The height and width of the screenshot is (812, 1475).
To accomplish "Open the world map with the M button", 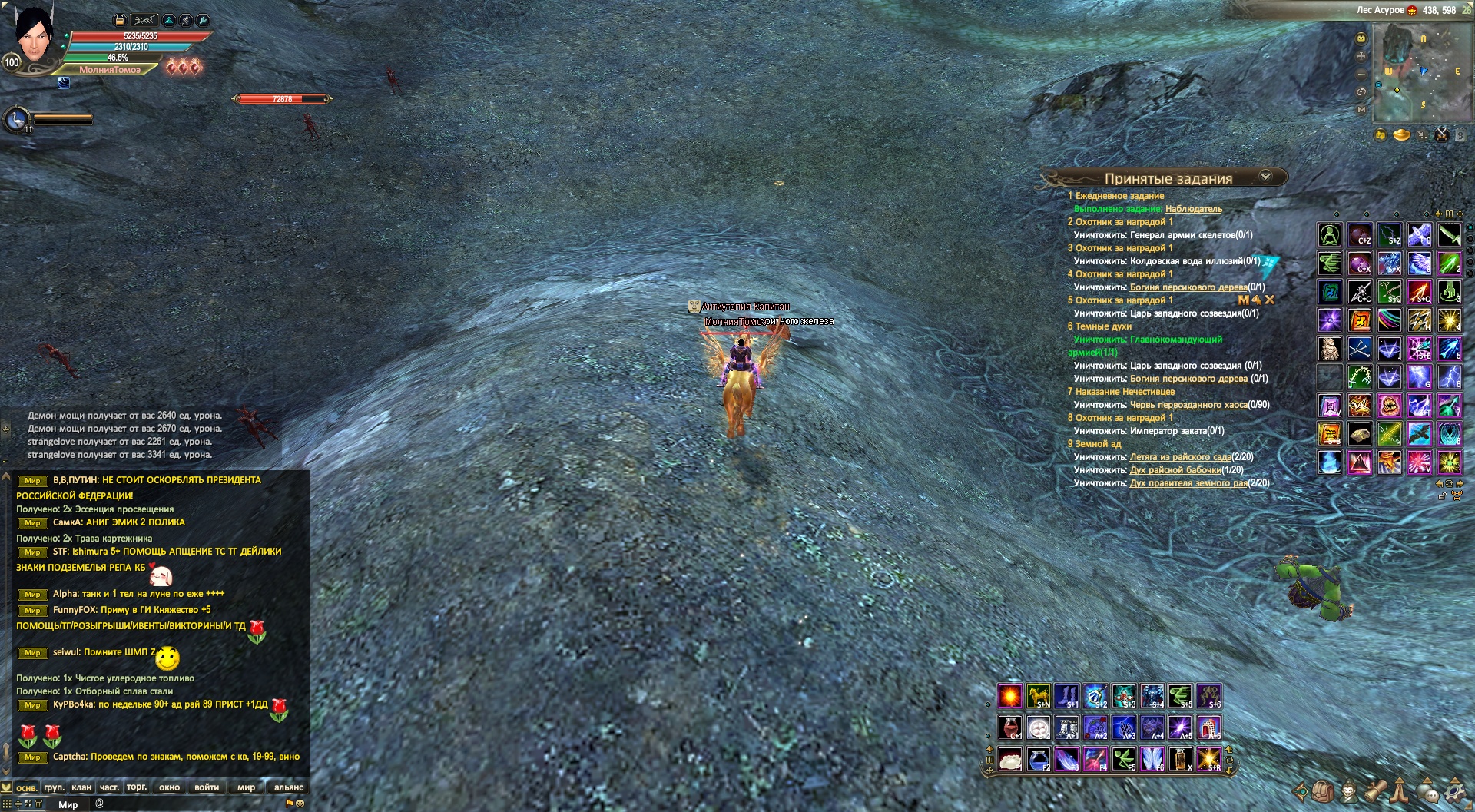I will [1361, 110].
